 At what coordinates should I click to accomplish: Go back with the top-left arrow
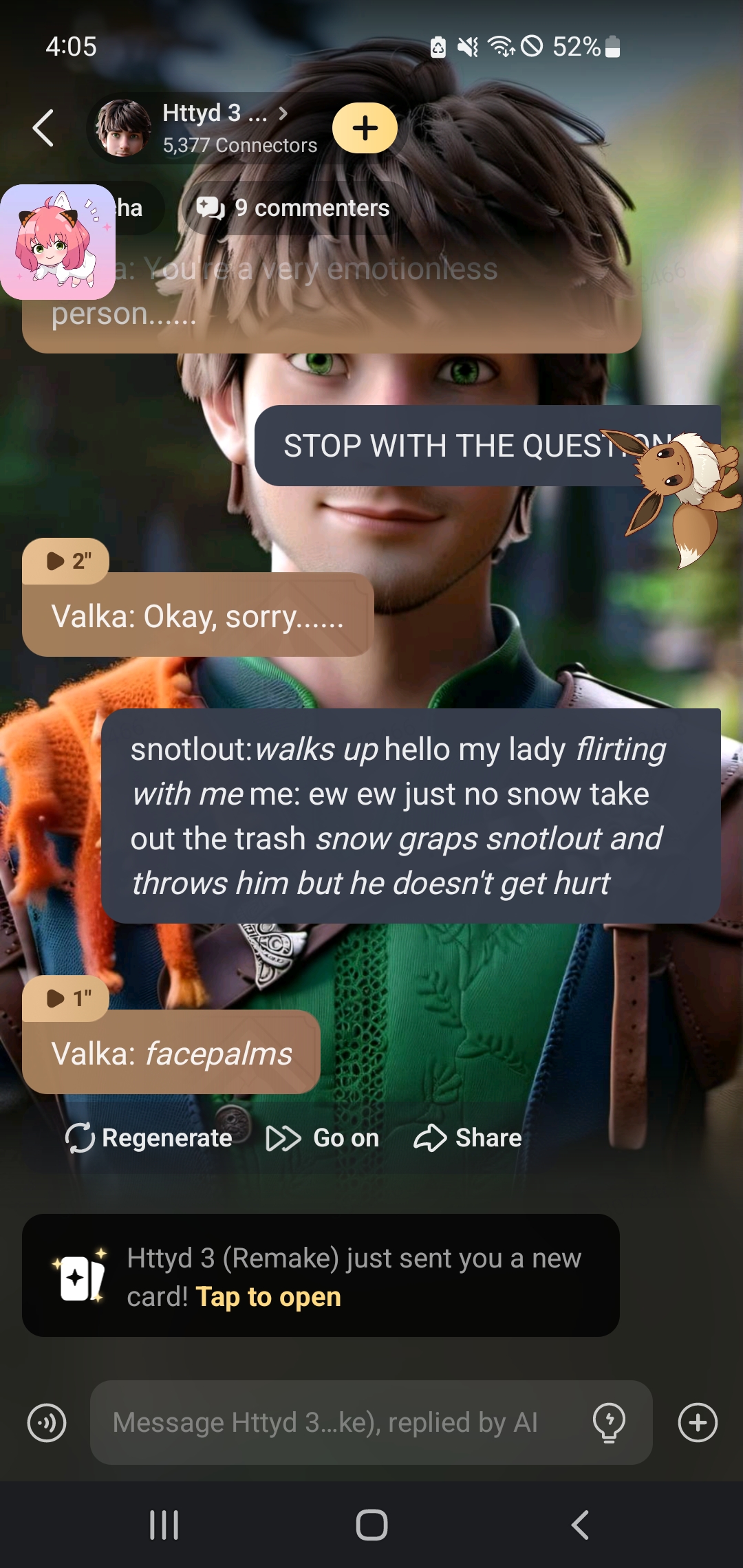coord(43,128)
